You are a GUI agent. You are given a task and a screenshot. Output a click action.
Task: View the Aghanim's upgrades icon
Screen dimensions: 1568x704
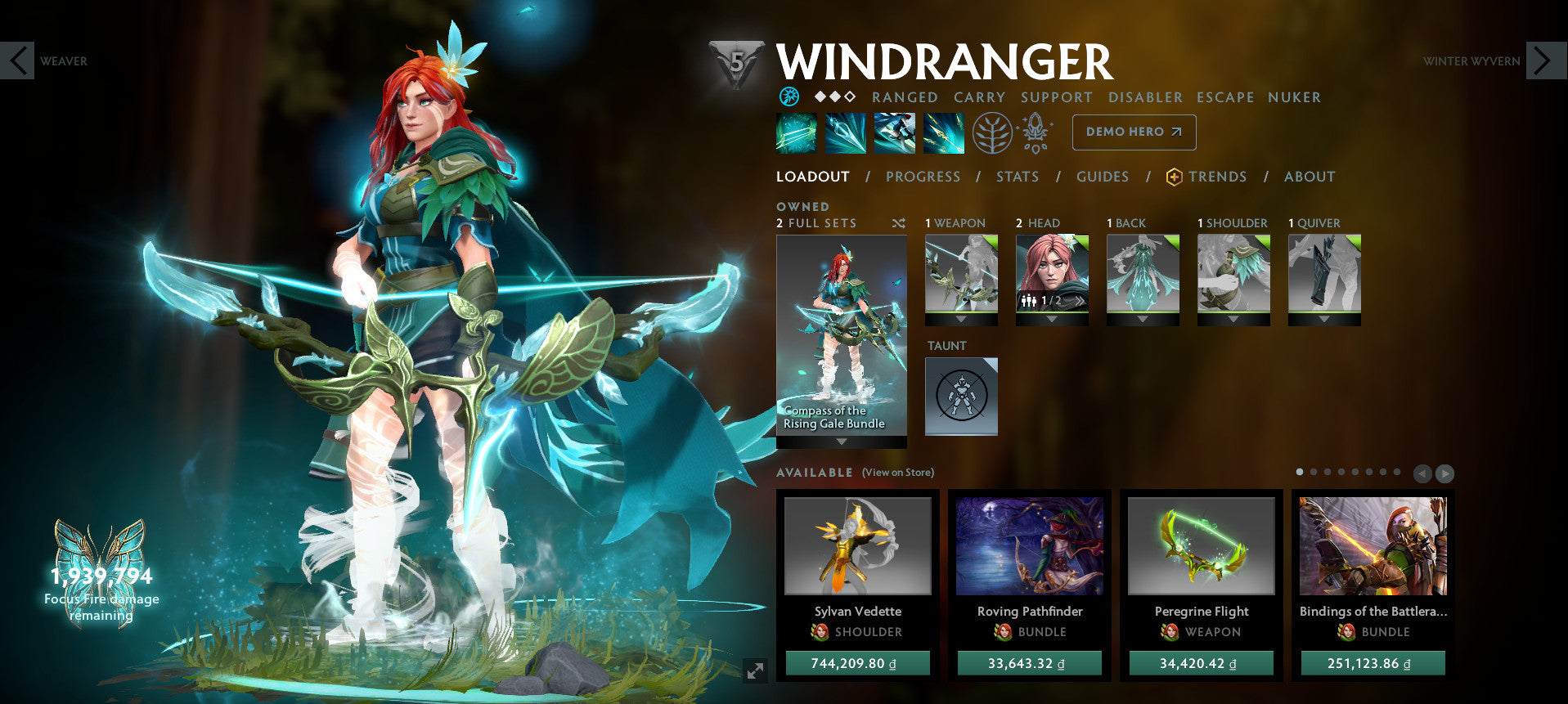pos(1036,132)
